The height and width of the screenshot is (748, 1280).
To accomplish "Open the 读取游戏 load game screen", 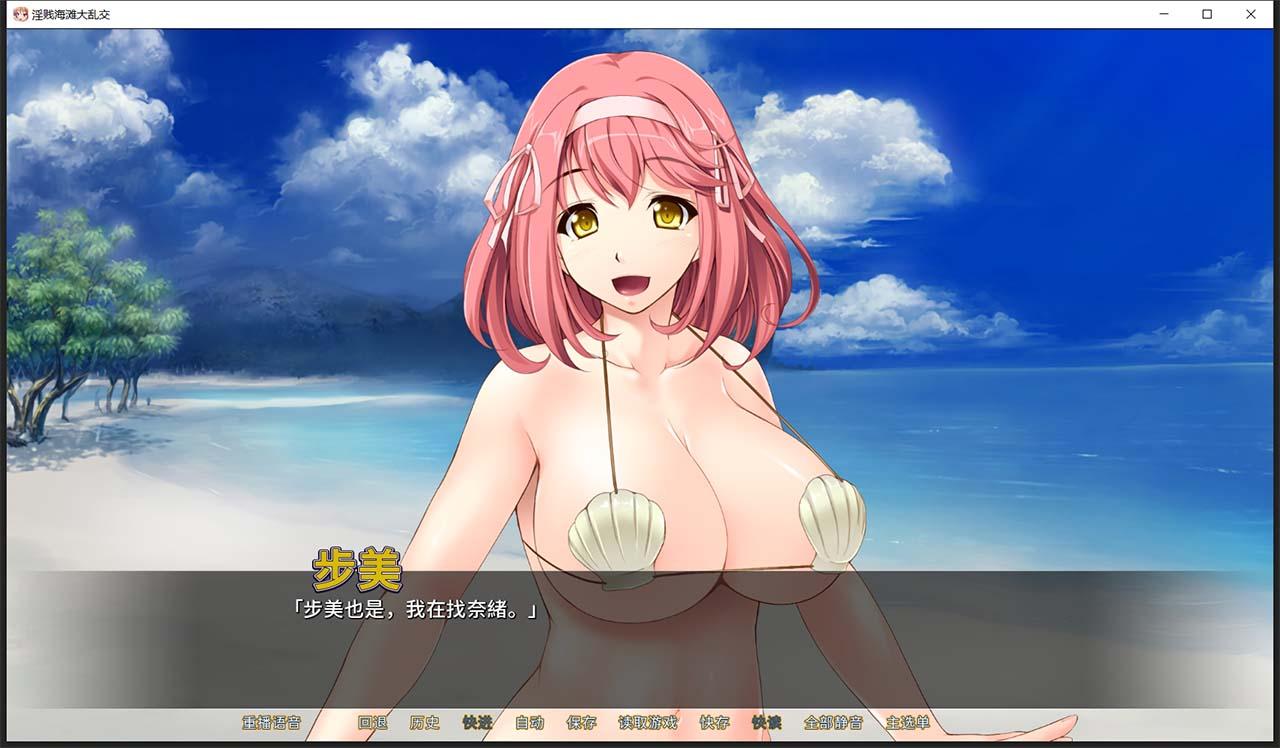I will 648,723.
